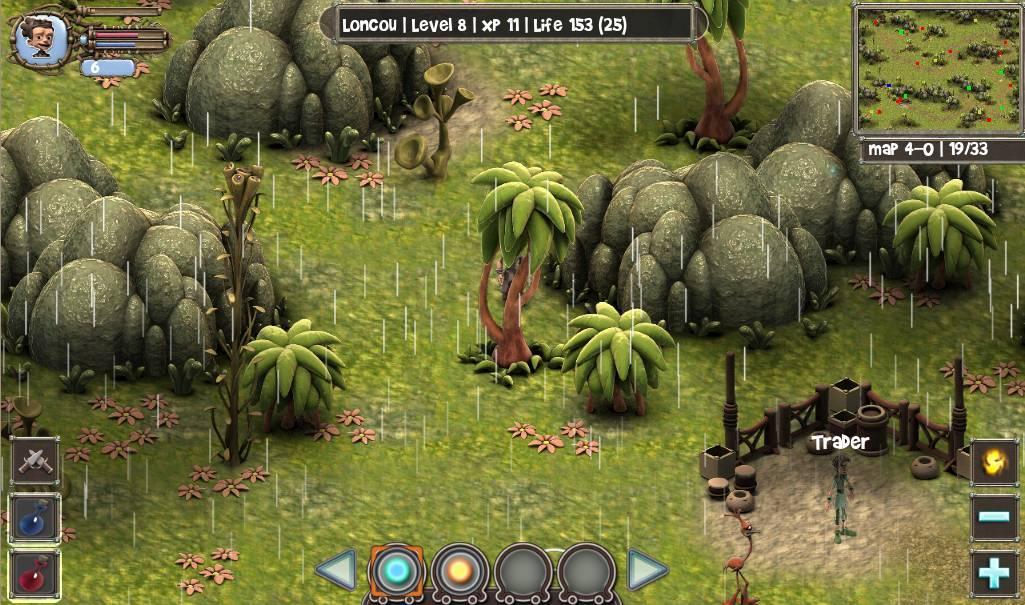Click the minimap
This screenshot has height=605, width=1025.
pyautogui.click(x=937, y=67)
